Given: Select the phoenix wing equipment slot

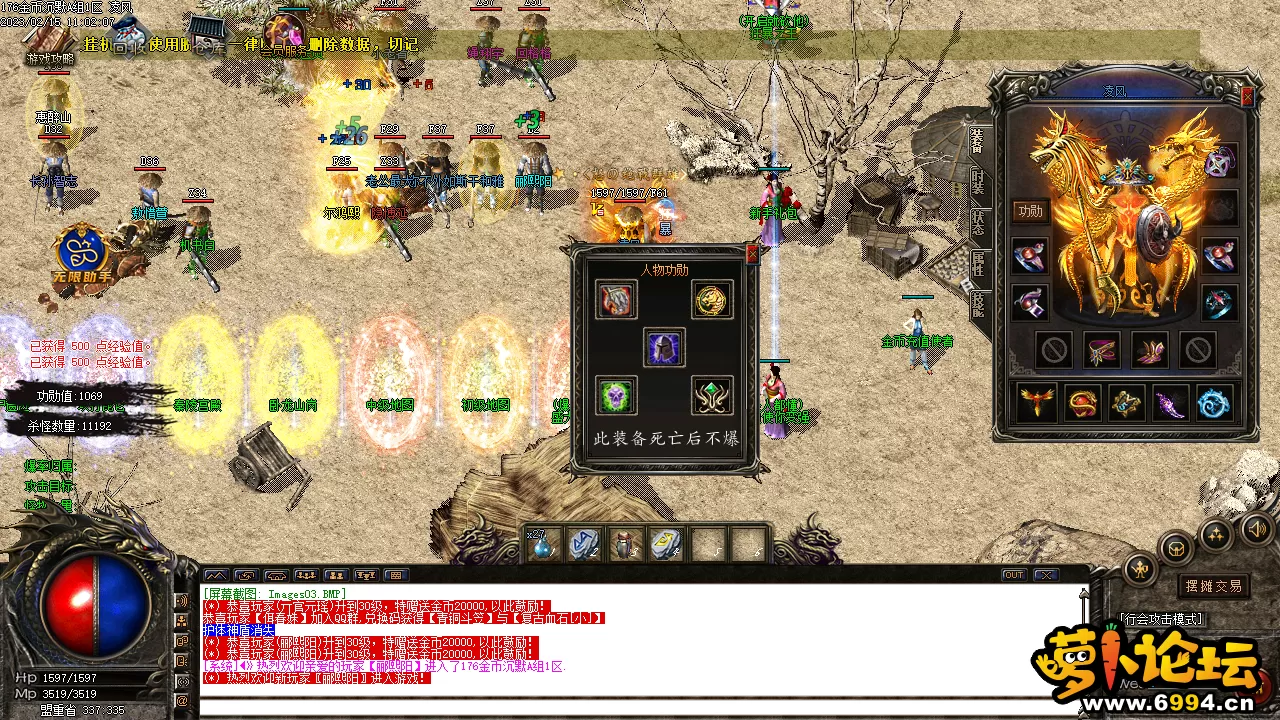Looking at the screenshot, I should tap(1037, 403).
